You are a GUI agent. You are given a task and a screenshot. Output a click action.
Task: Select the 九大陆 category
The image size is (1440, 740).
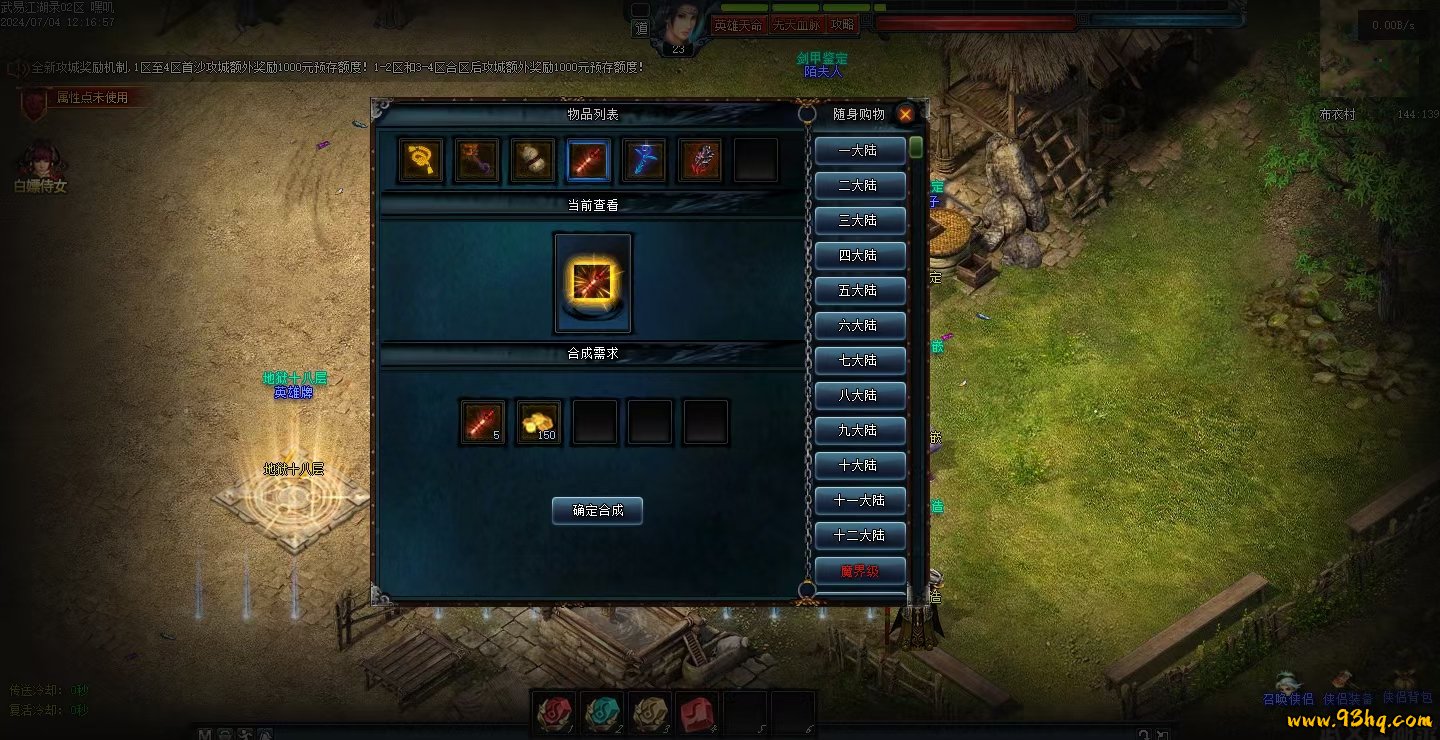[859, 430]
